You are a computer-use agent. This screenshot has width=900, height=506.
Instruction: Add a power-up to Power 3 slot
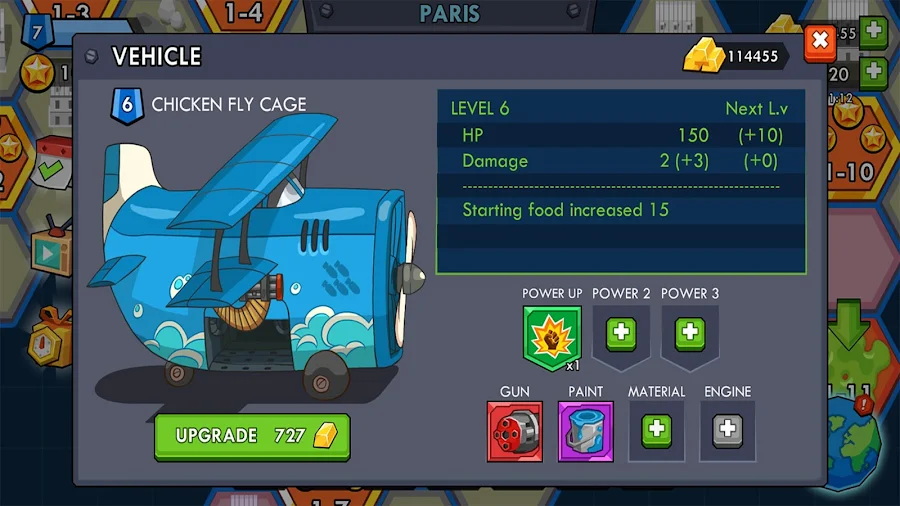[690, 333]
